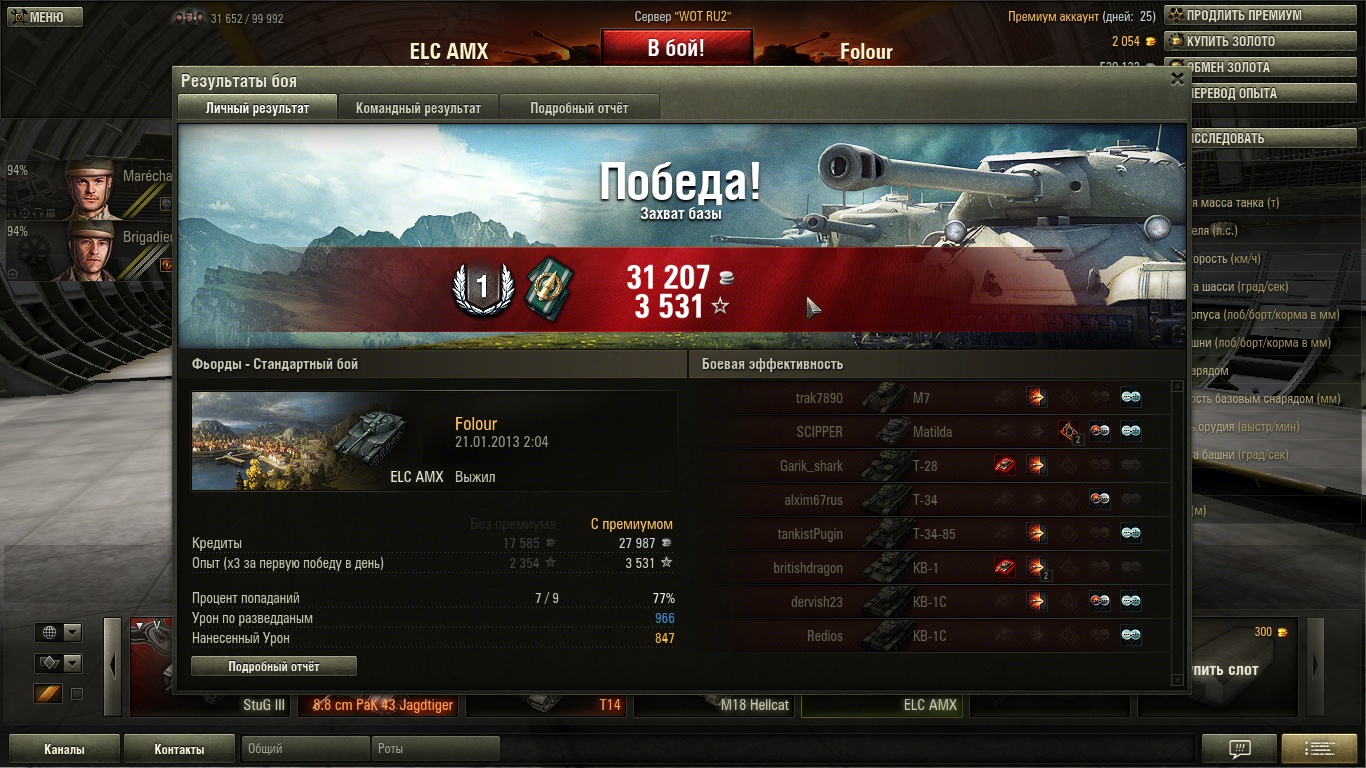Viewport: 1366px width, 768px height.
Task: Start battle with В бой! button
Action: pyautogui.click(x=676, y=48)
